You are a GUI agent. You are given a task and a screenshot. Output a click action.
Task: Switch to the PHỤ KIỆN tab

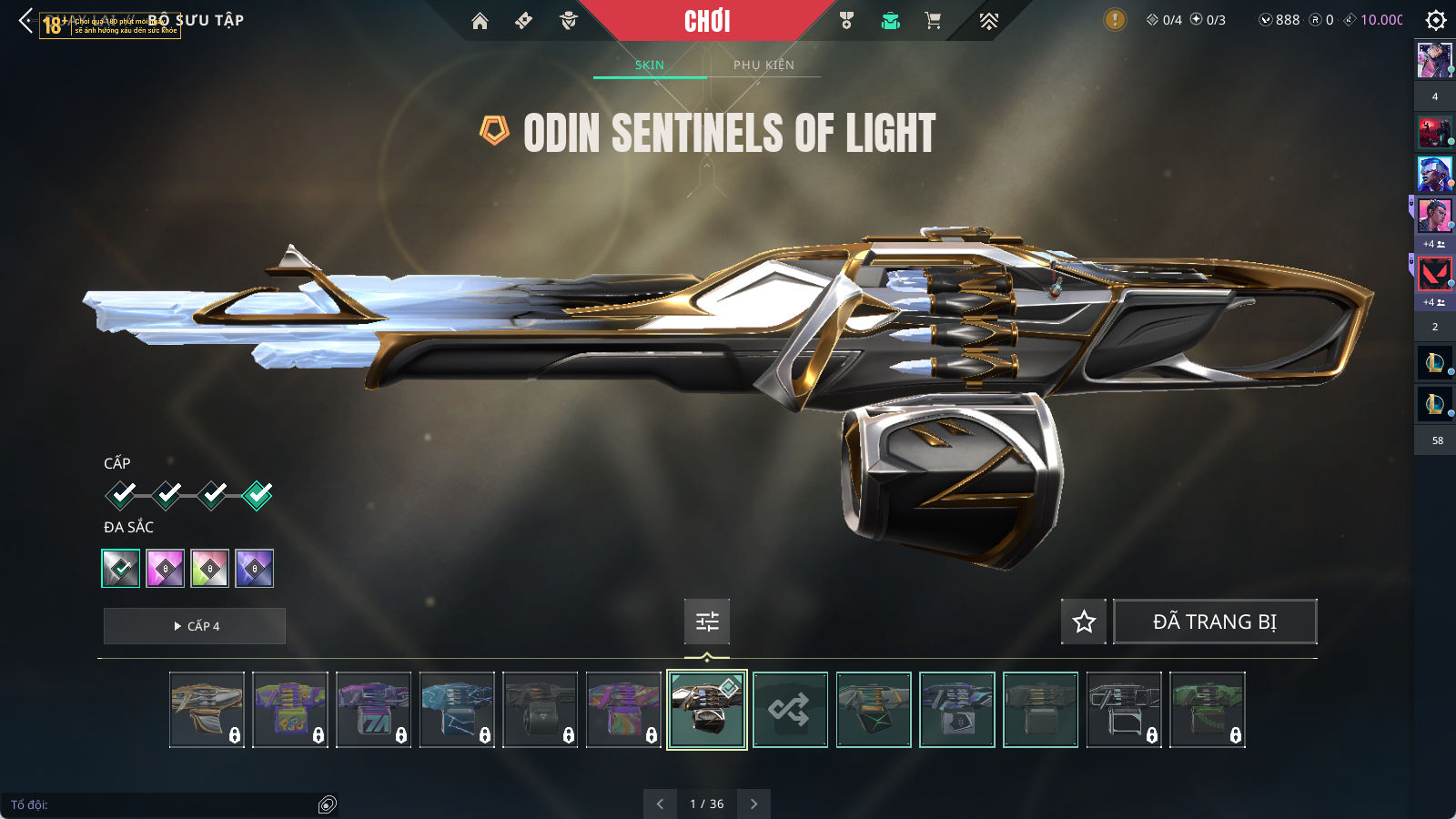[763, 65]
